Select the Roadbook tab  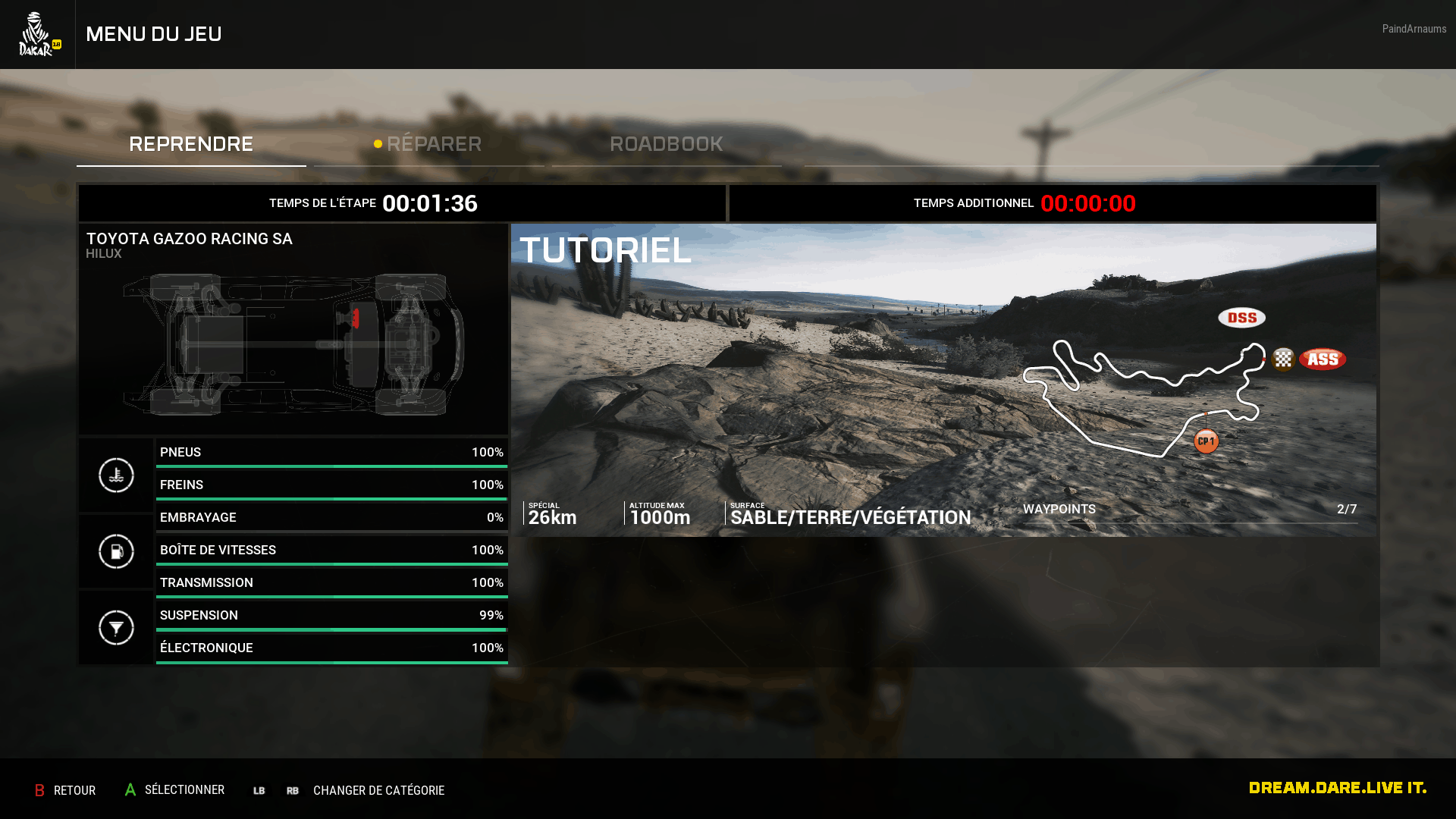pyautogui.click(x=666, y=144)
